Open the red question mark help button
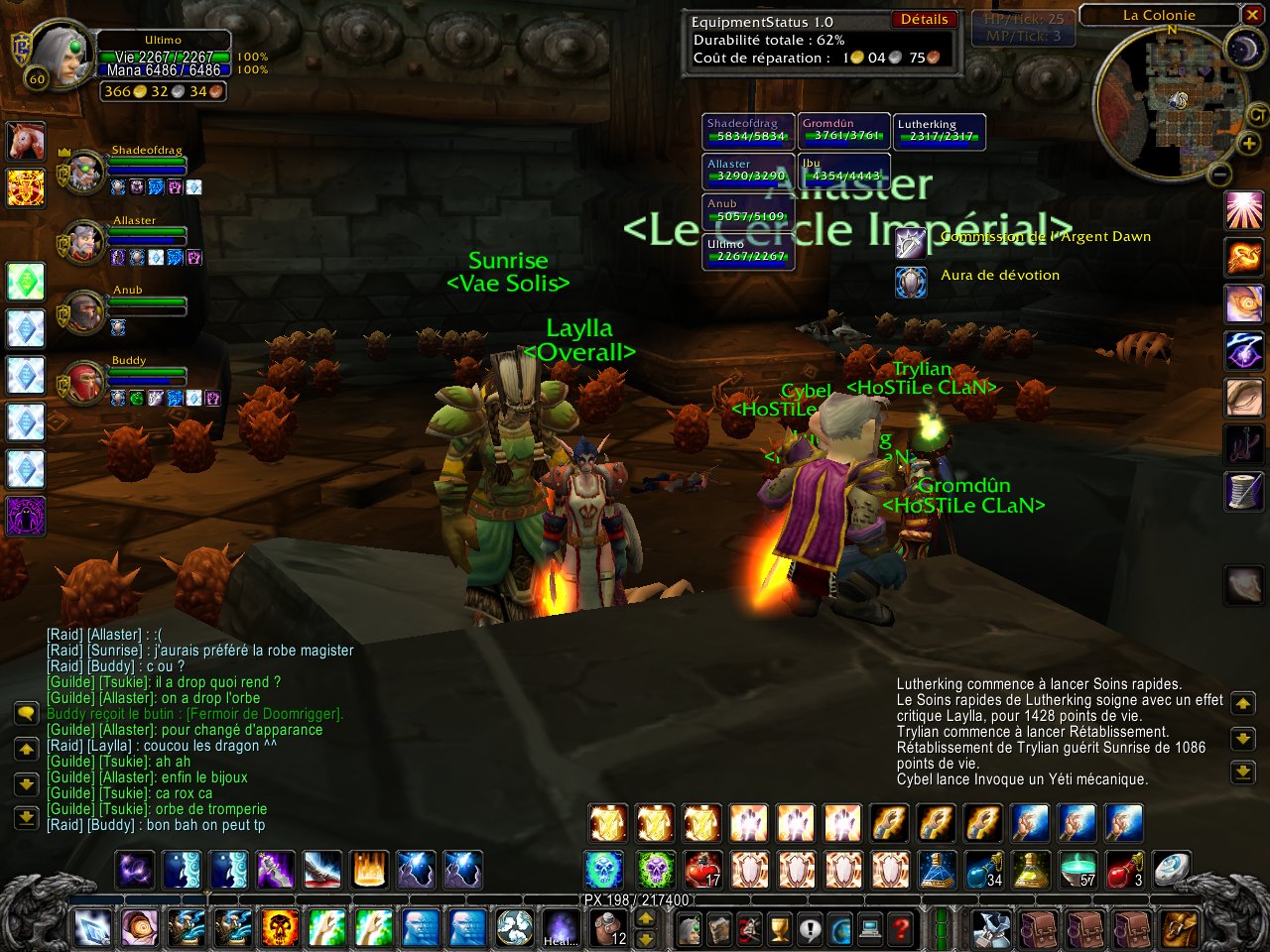The height and width of the screenshot is (952, 1270). point(900,930)
